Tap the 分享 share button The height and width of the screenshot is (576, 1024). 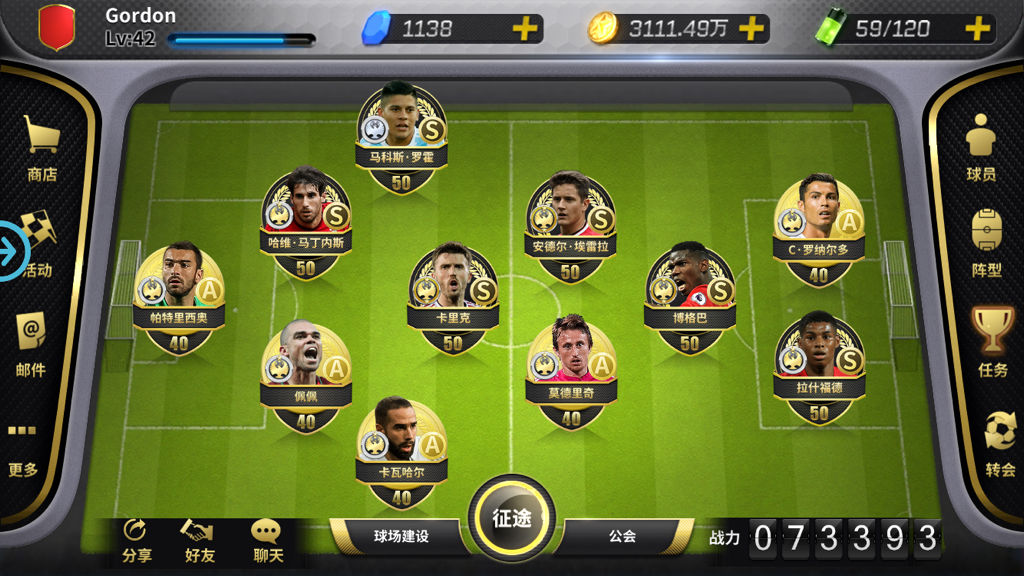136,541
